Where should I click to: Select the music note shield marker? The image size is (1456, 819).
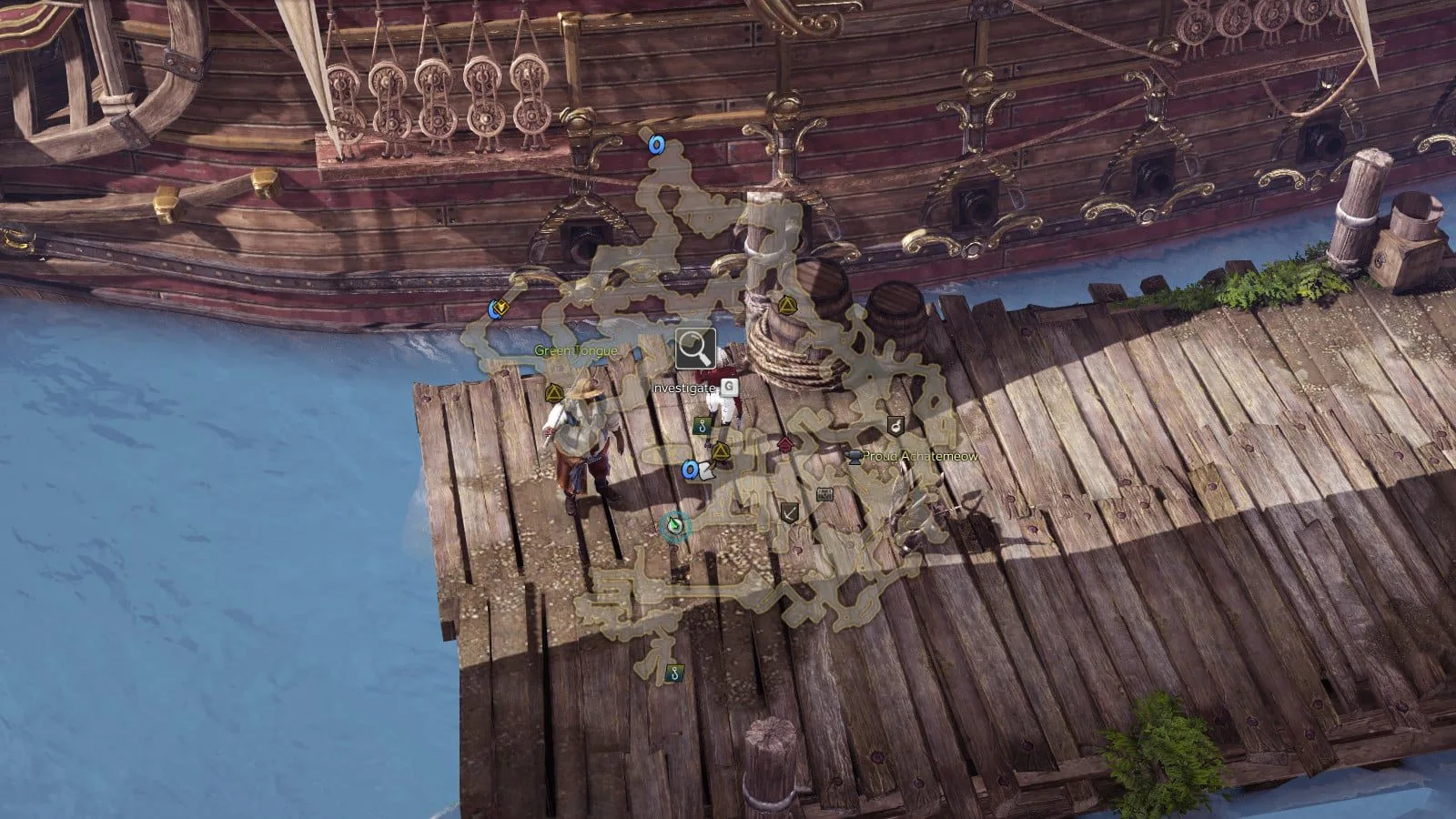pos(895,425)
